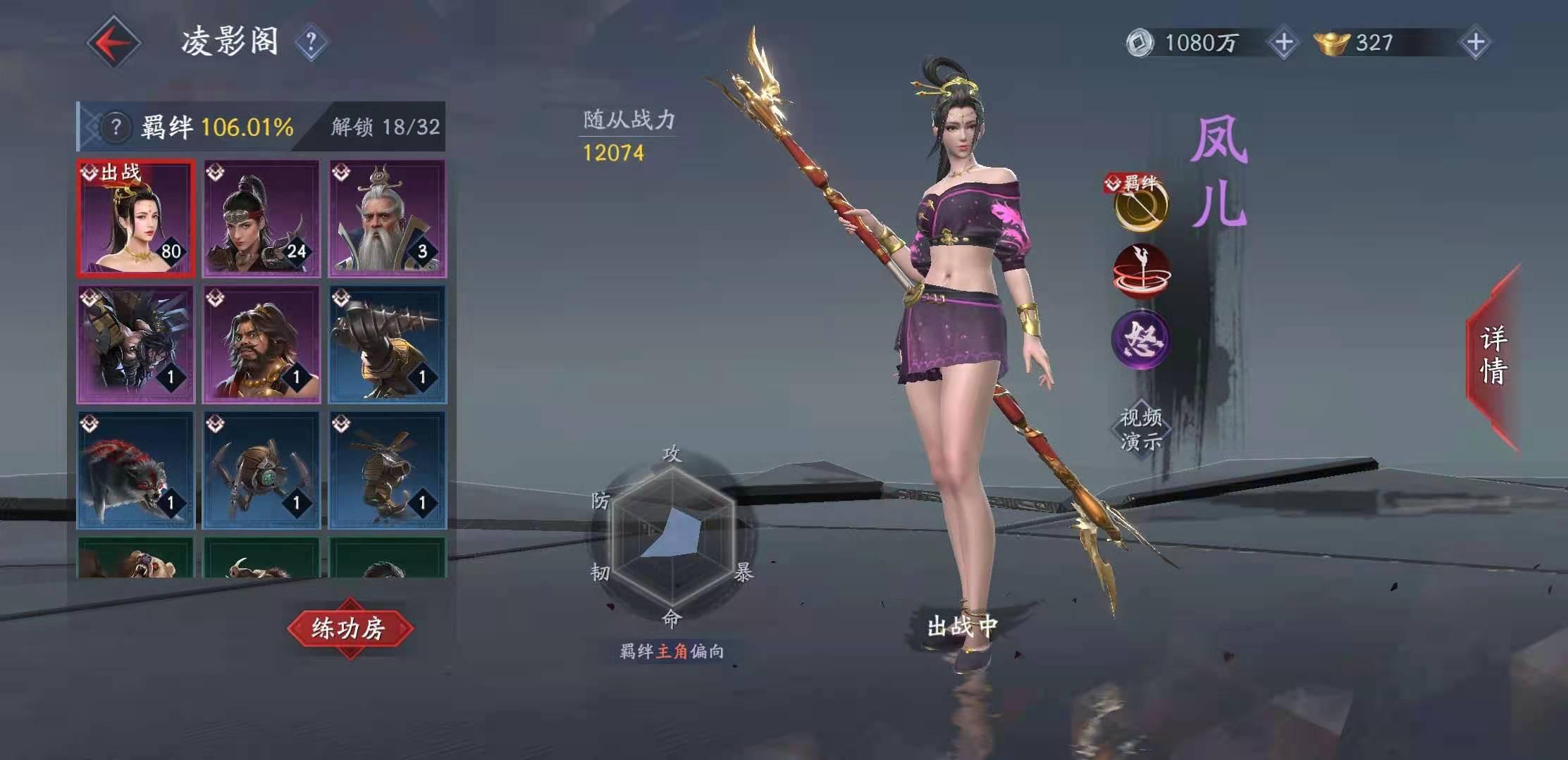Choose the drill machine follower
This screenshot has width=1568, height=760.
point(387,344)
